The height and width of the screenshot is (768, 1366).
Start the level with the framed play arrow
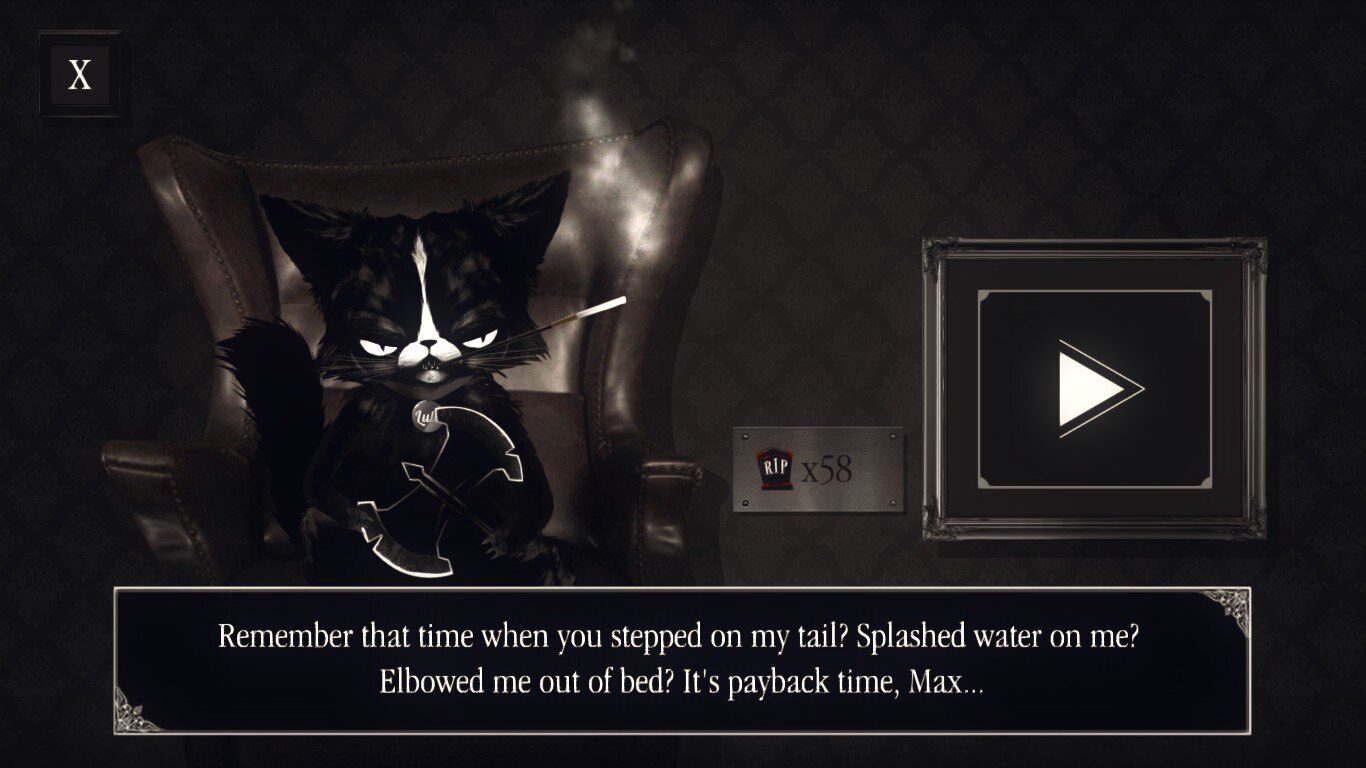pos(1095,388)
